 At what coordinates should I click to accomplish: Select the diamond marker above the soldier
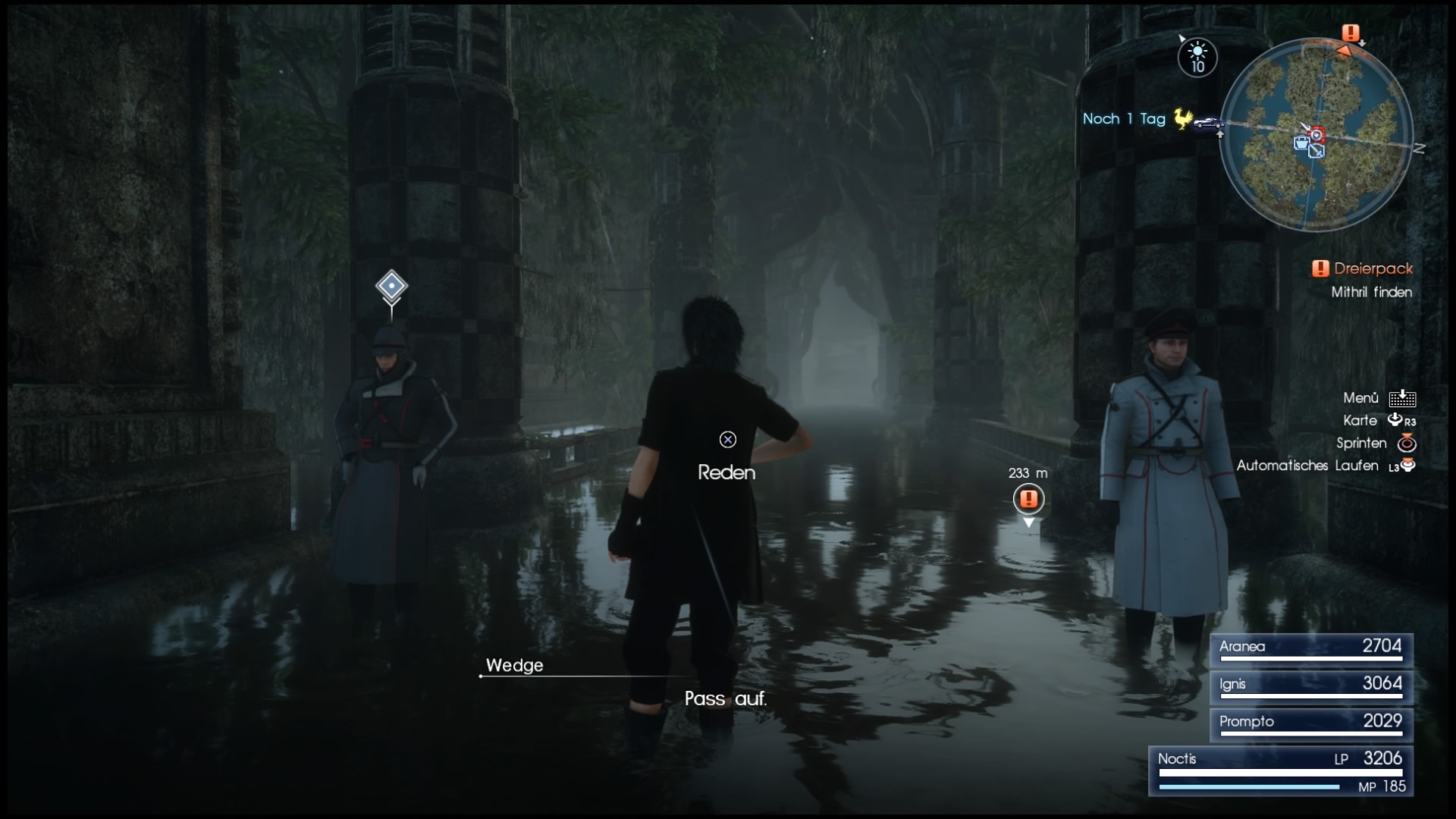391,287
